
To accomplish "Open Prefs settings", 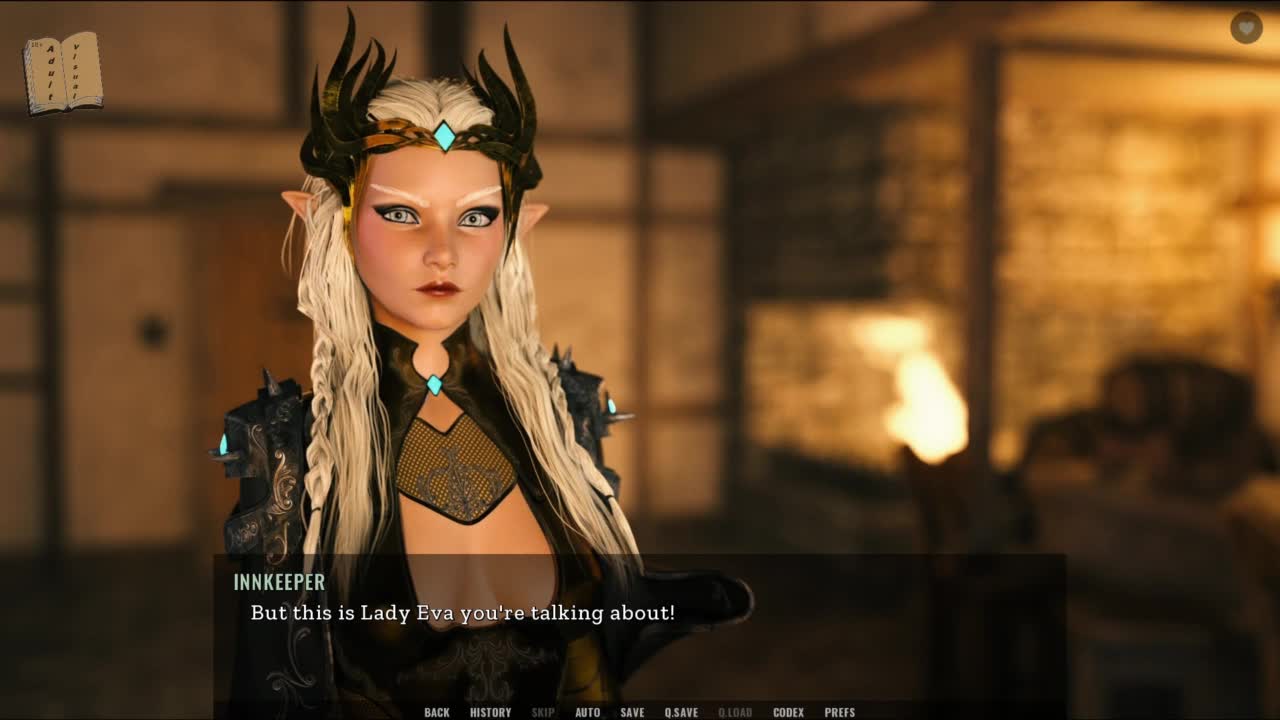I will click(839, 712).
